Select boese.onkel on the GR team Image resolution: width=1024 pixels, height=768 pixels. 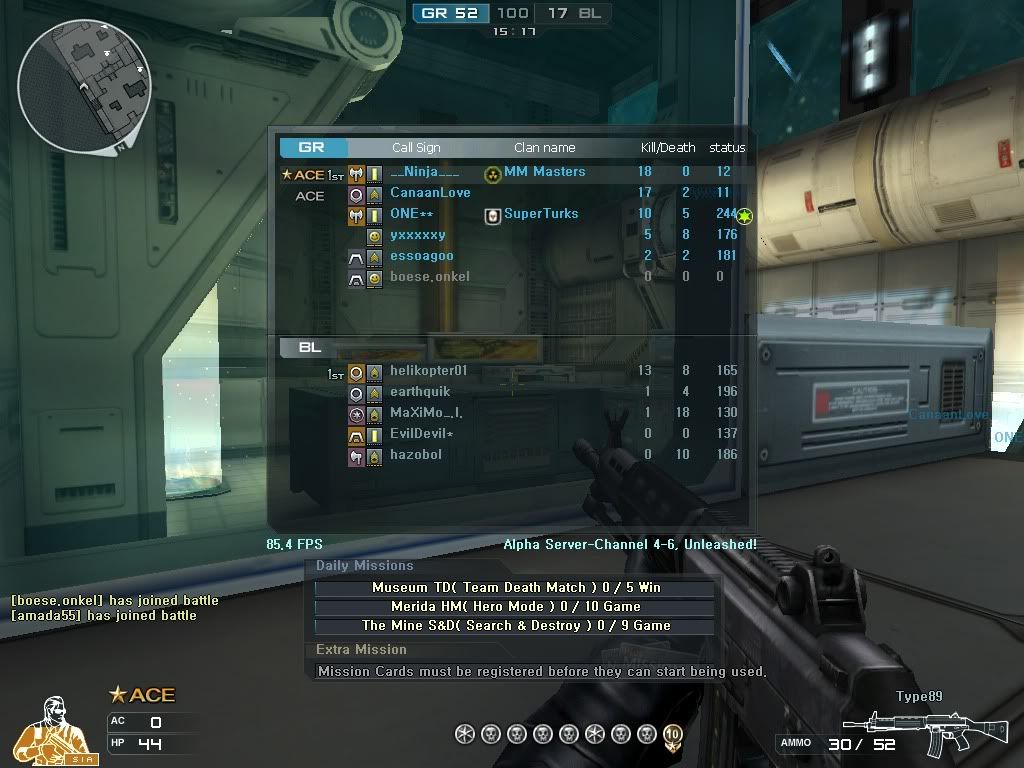[430, 277]
